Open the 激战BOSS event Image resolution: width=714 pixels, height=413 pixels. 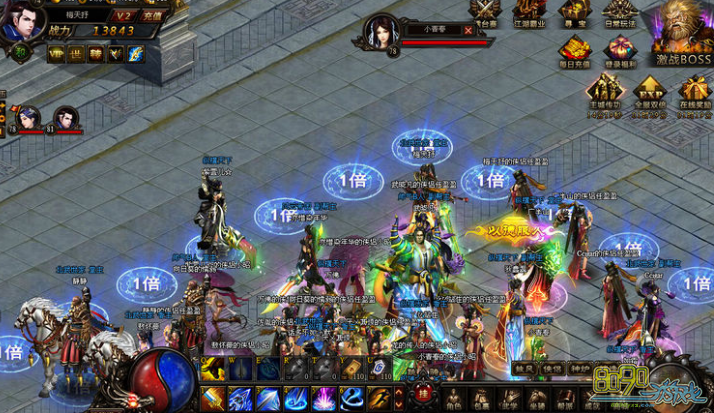click(682, 37)
